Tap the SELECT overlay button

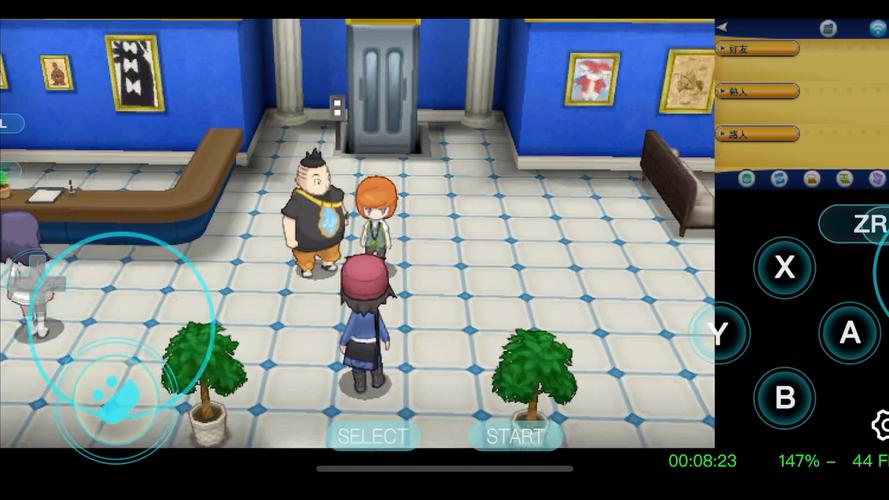tap(372, 436)
